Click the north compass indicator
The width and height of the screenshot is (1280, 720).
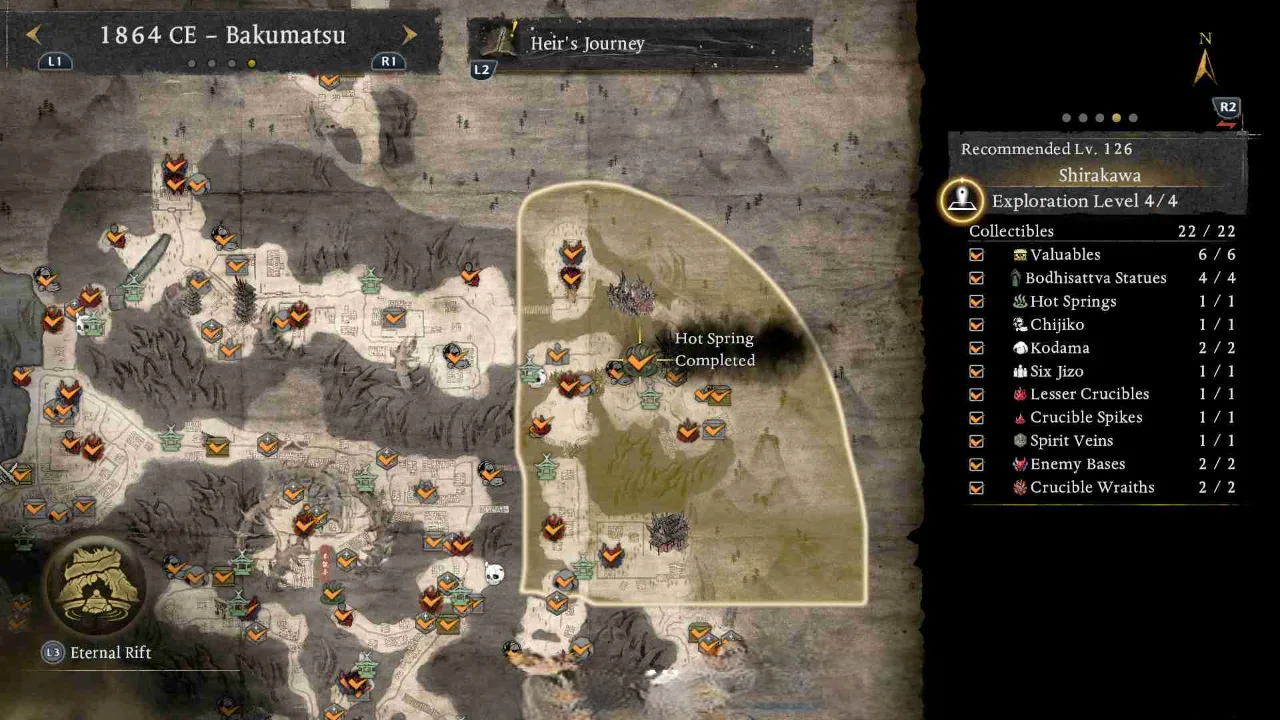[x=1205, y=62]
